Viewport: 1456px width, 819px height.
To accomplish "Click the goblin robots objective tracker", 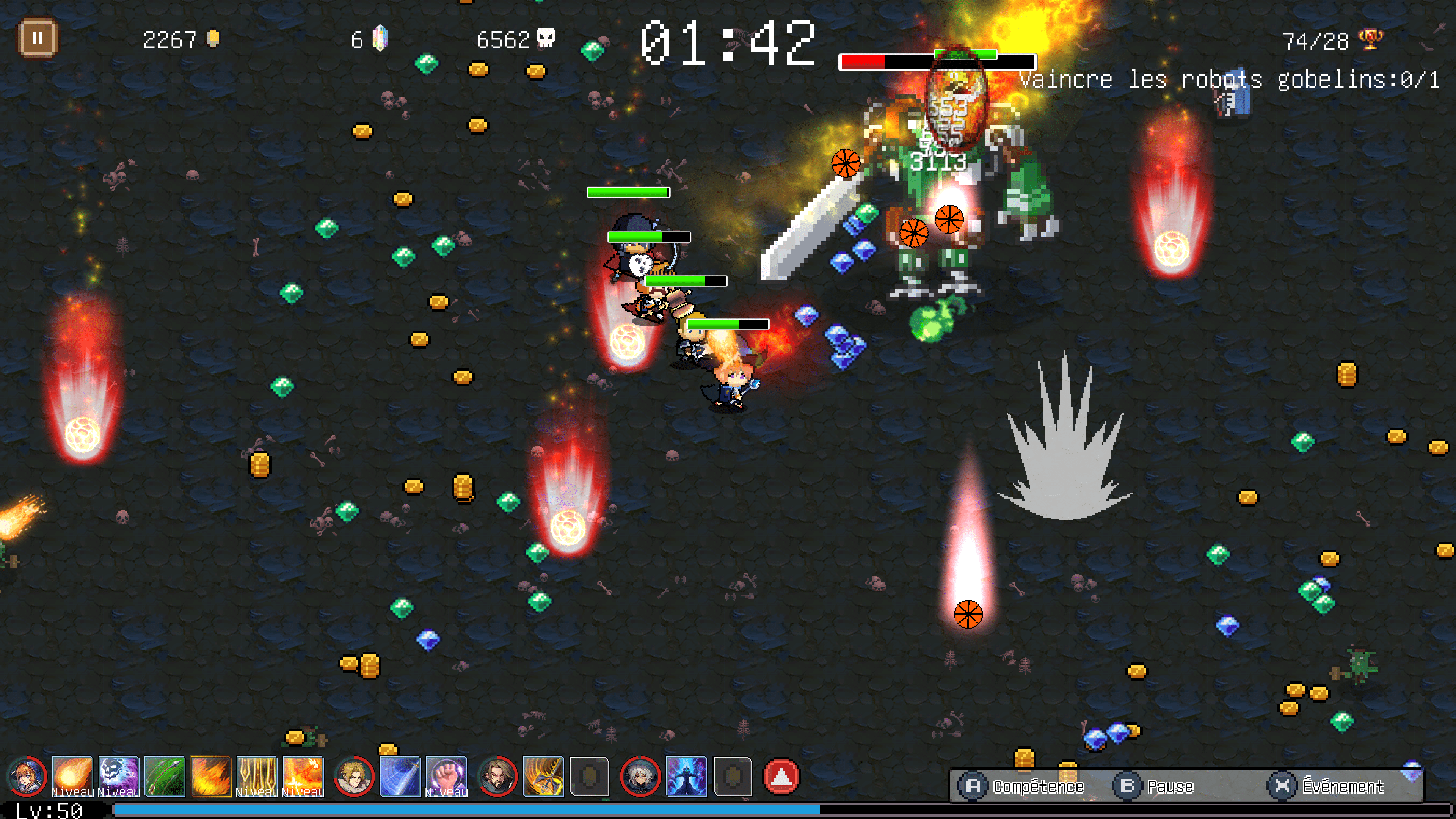I will (1229, 80).
